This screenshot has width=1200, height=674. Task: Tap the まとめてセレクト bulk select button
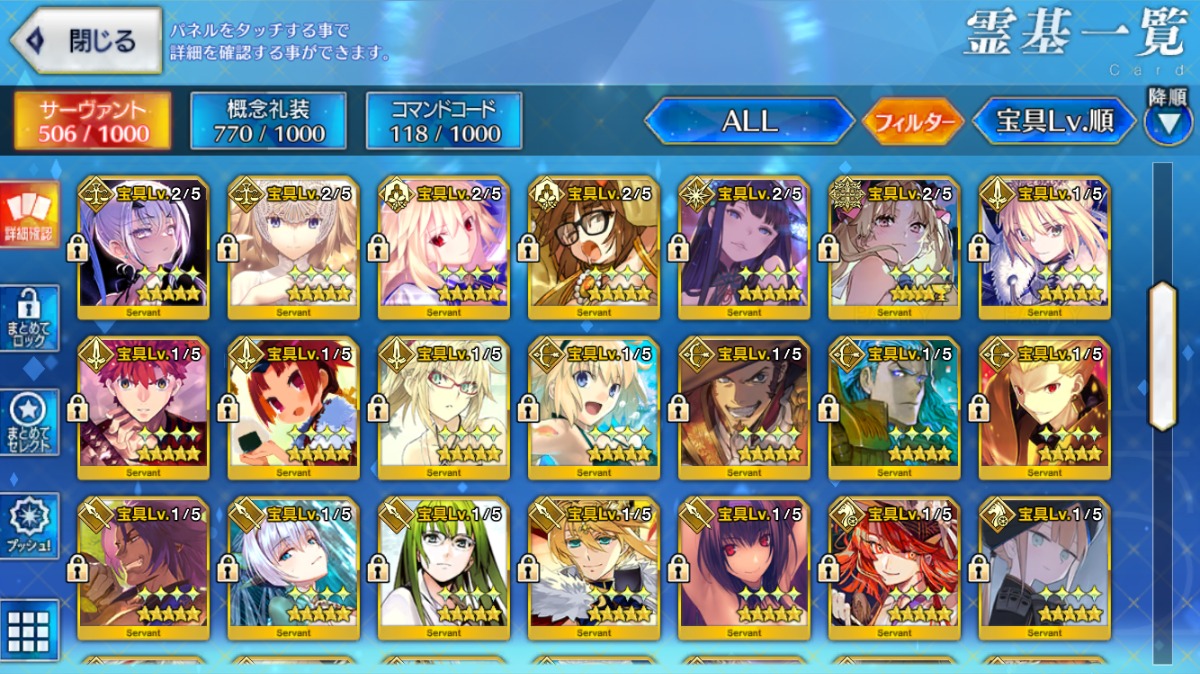click(x=29, y=422)
